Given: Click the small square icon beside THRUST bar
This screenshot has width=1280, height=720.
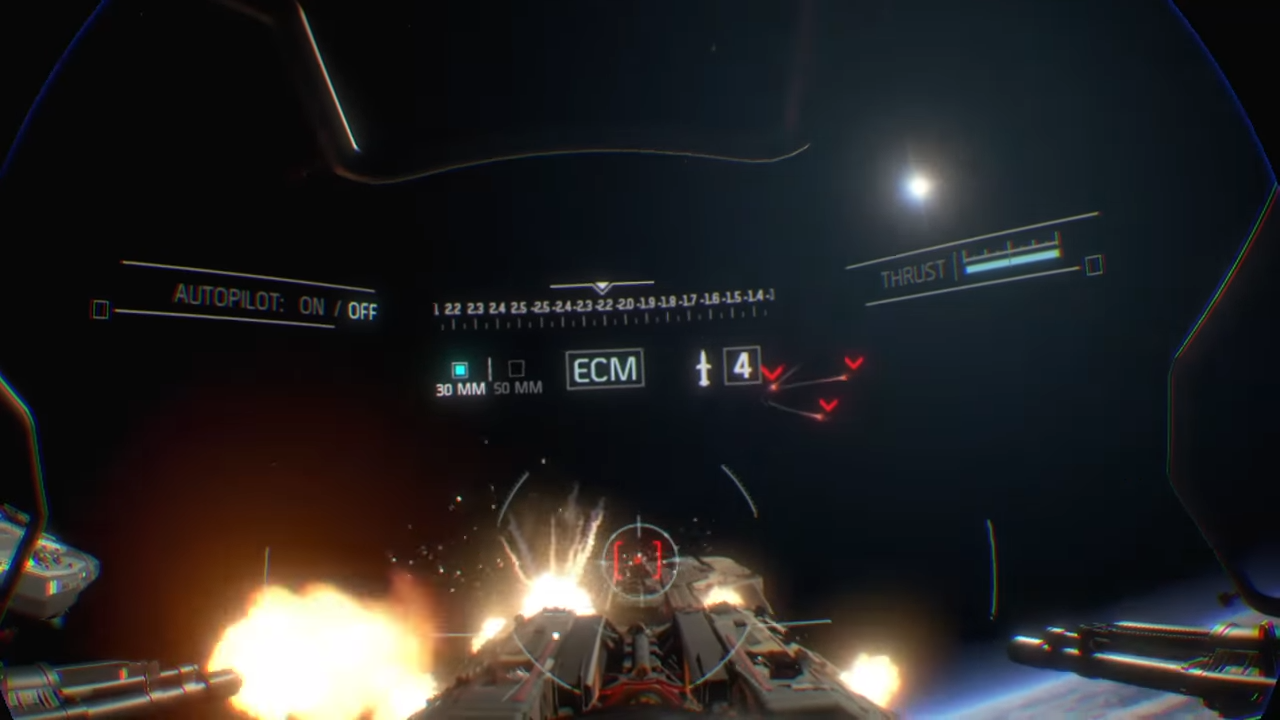Looking at the screenshot, I should (1092, 266).
